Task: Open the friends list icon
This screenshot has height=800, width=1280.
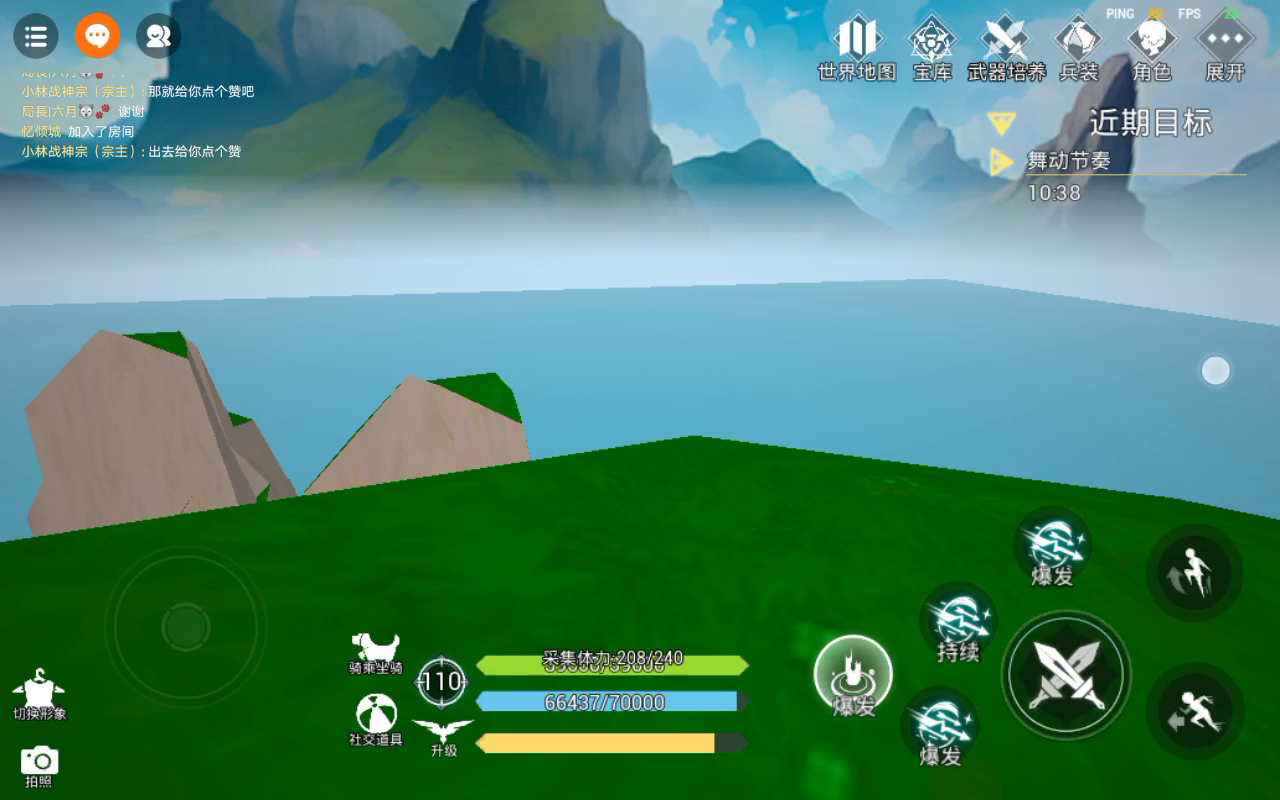Action: [158, 37]
